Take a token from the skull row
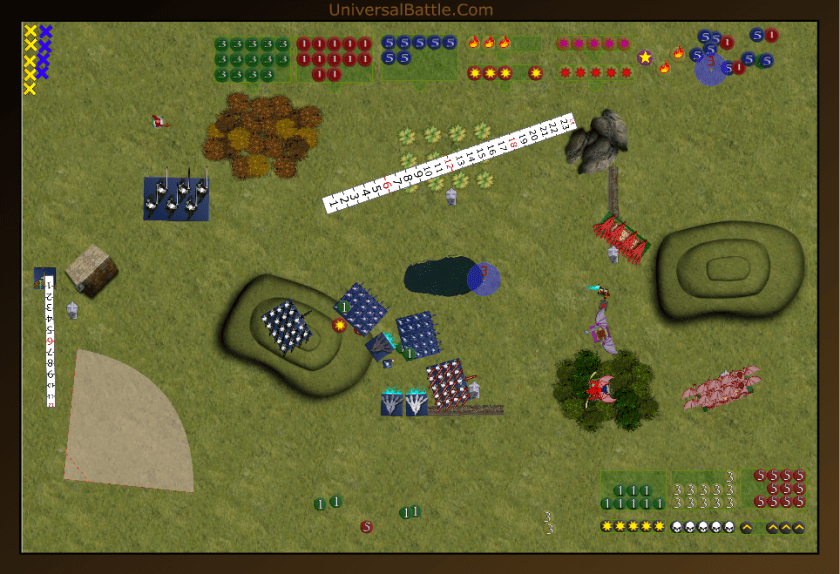 pyautogui.click(x=703, y=527)
